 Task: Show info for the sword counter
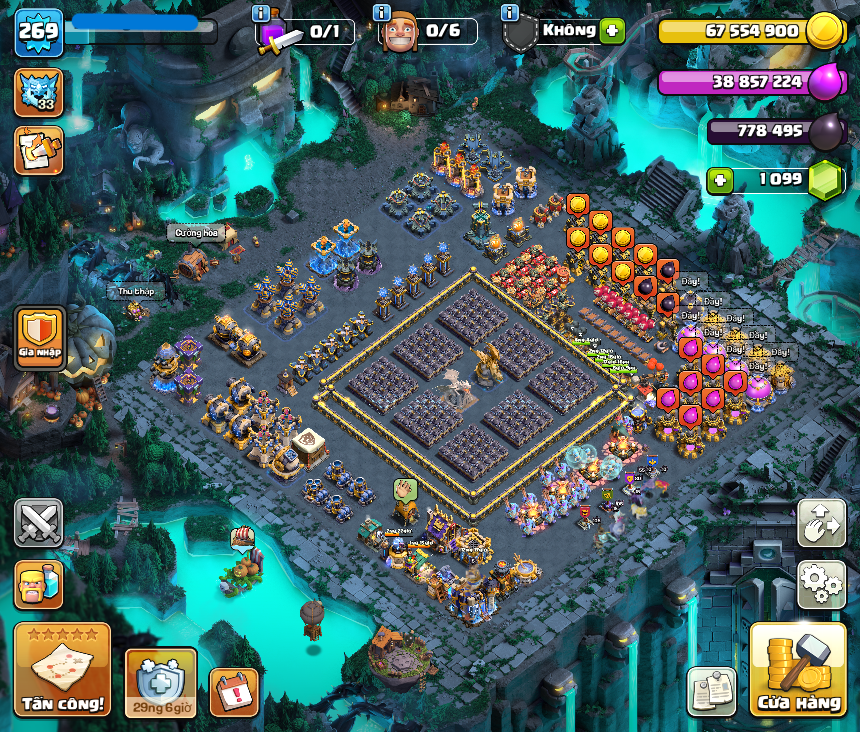click(x=261, y=13)
